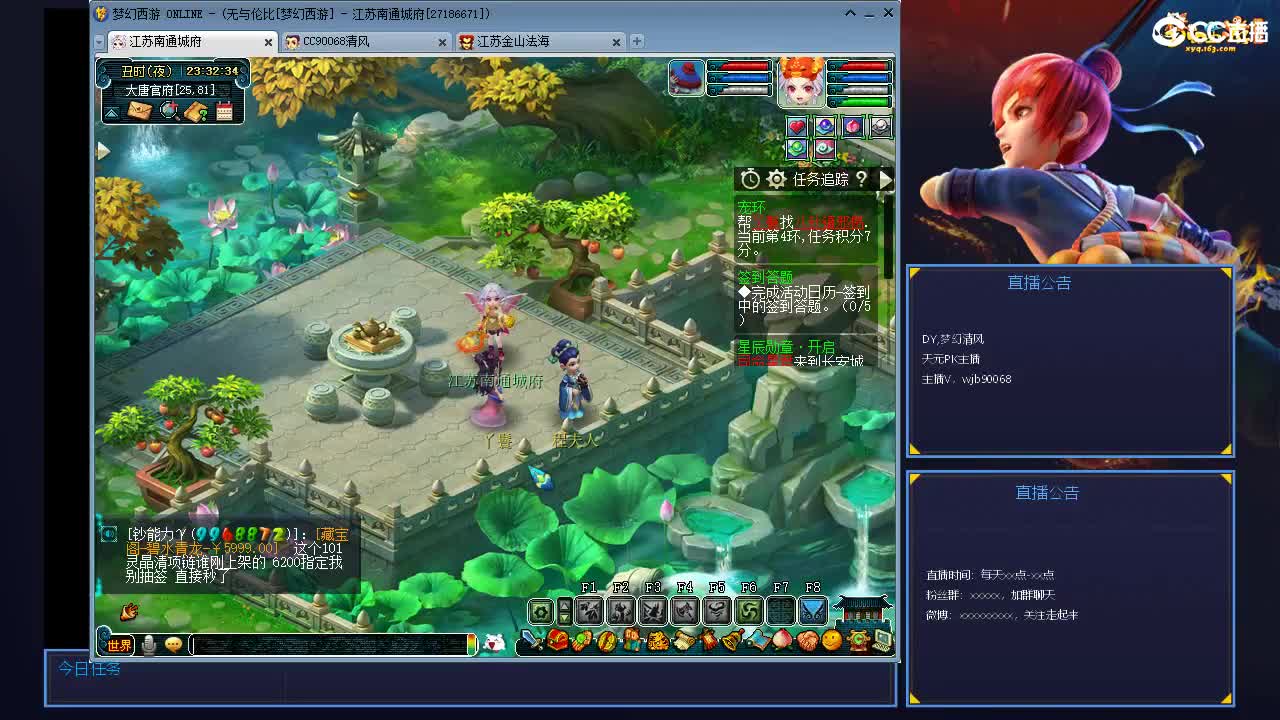Open the calendar activity icon
Screen dimensions: 1280x720
pos(224,110)
